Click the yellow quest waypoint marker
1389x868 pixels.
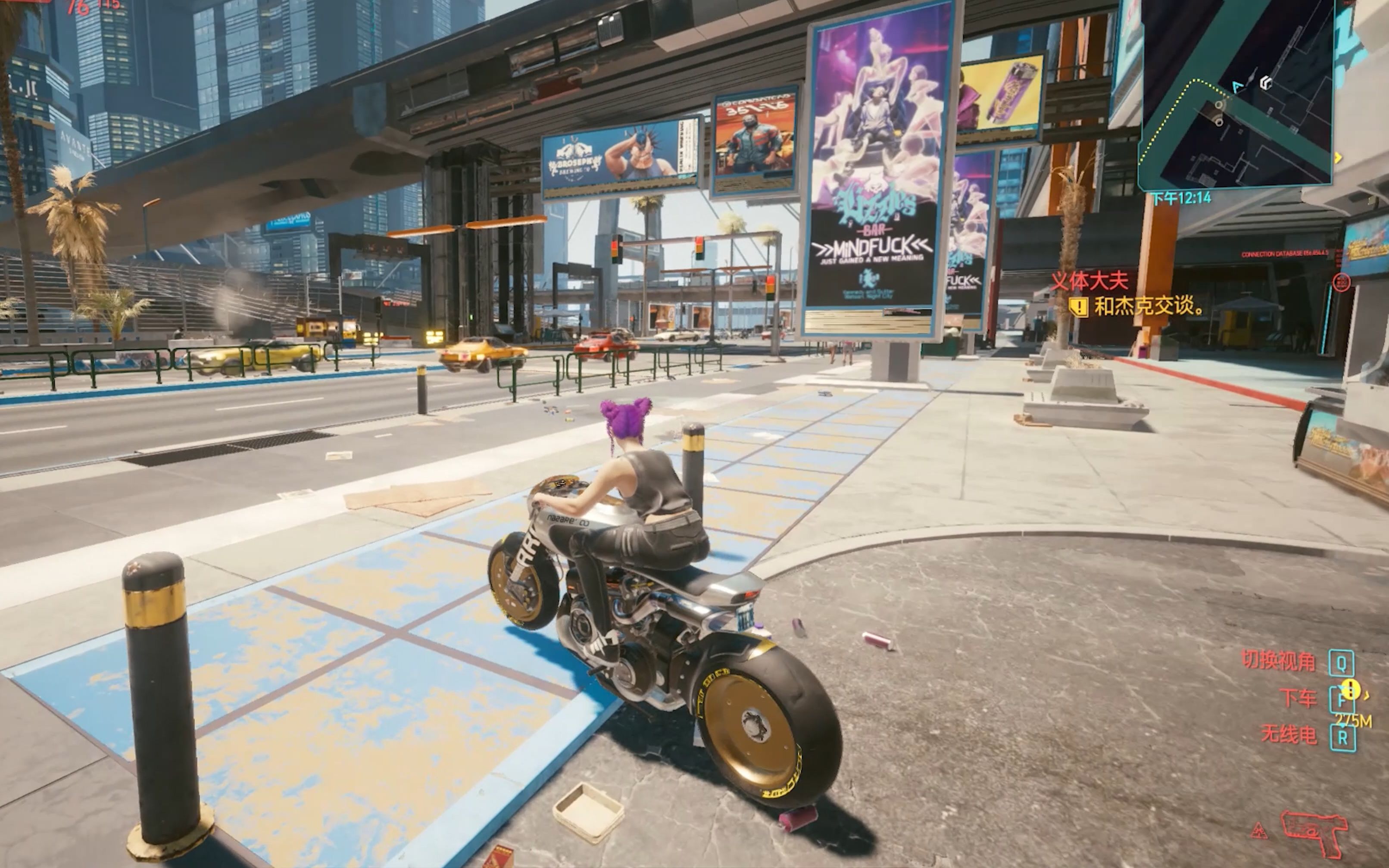pyautogui.click(x=1350, y=690)
